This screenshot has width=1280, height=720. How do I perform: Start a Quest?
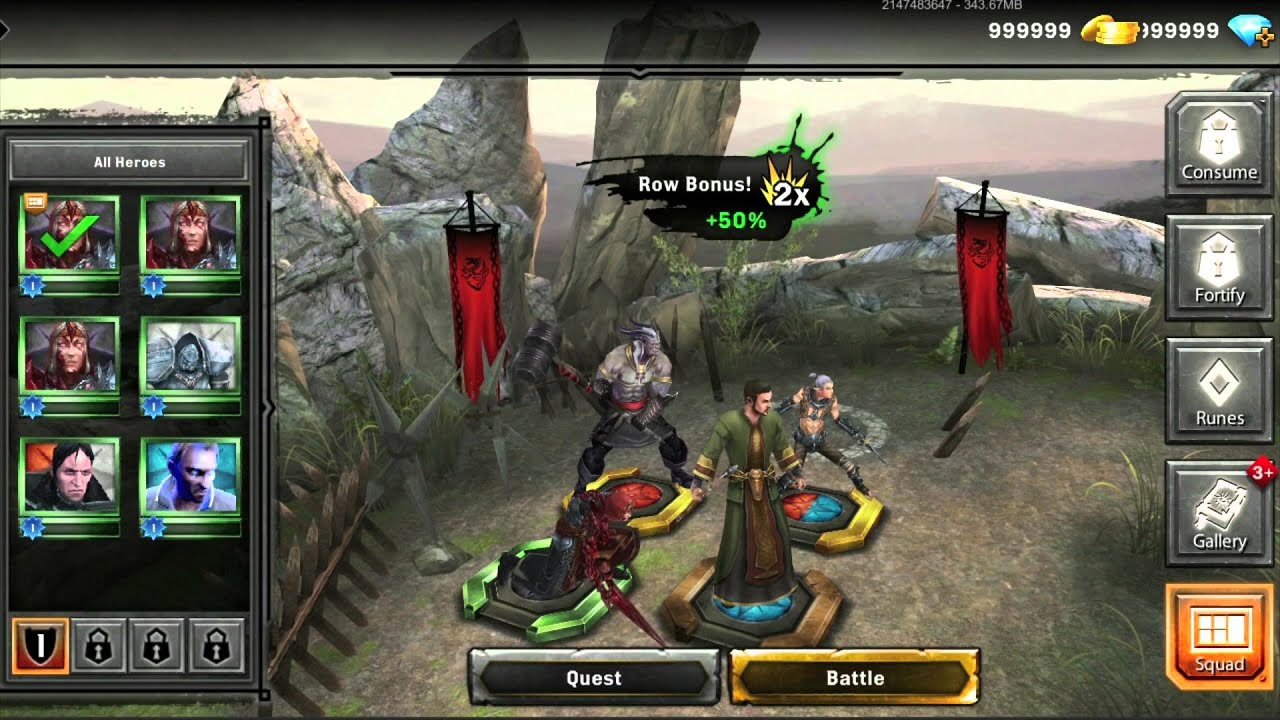click(x=594, y=678)
